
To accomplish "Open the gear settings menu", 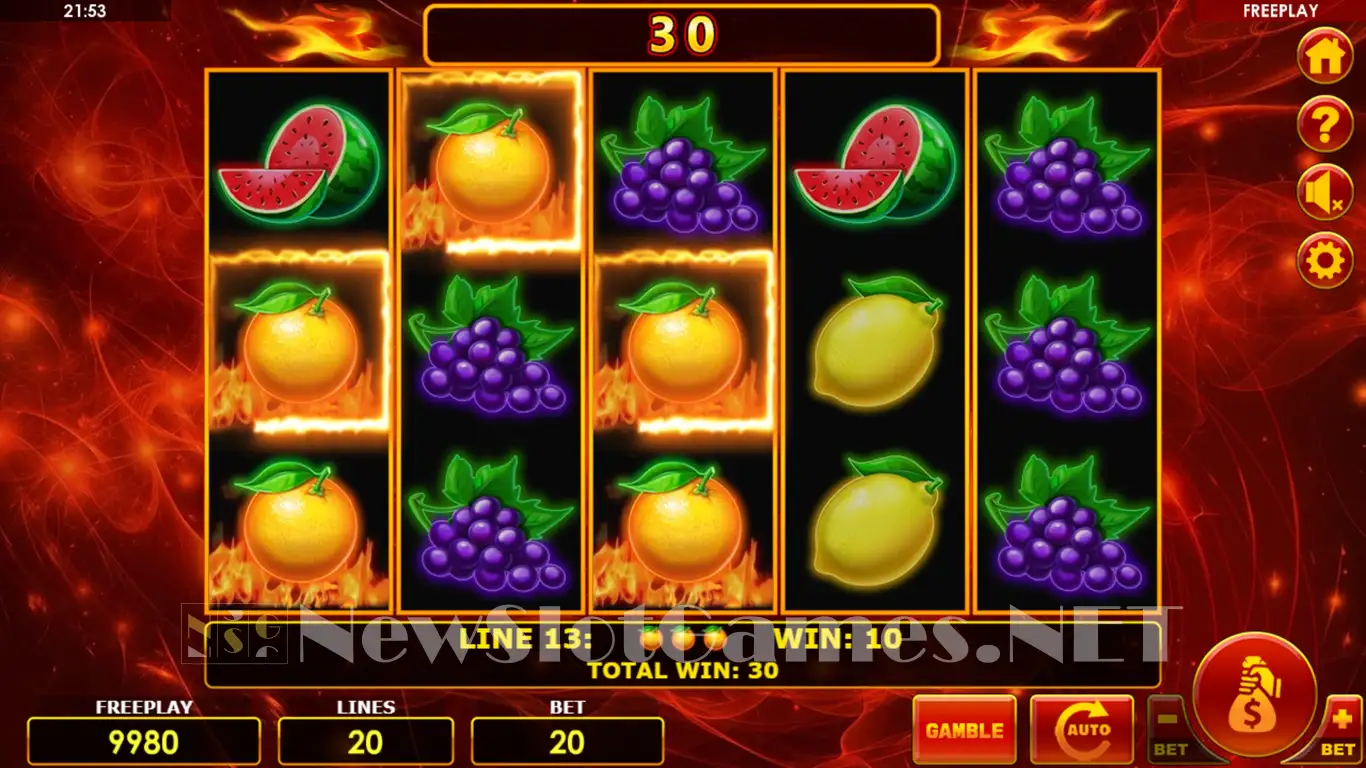I will pyautogui.click(x=1324, y=261).
